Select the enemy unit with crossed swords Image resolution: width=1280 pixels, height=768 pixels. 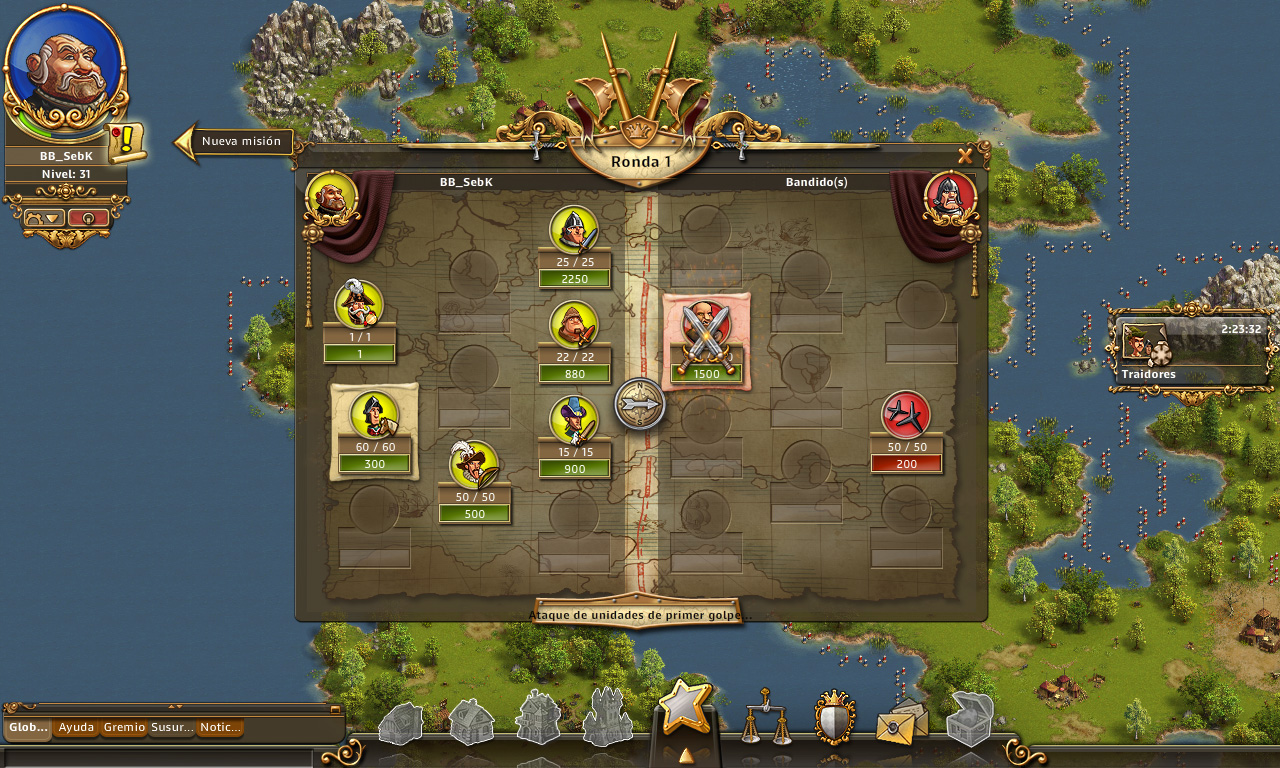pyautogui.click(x=706, y=327)
